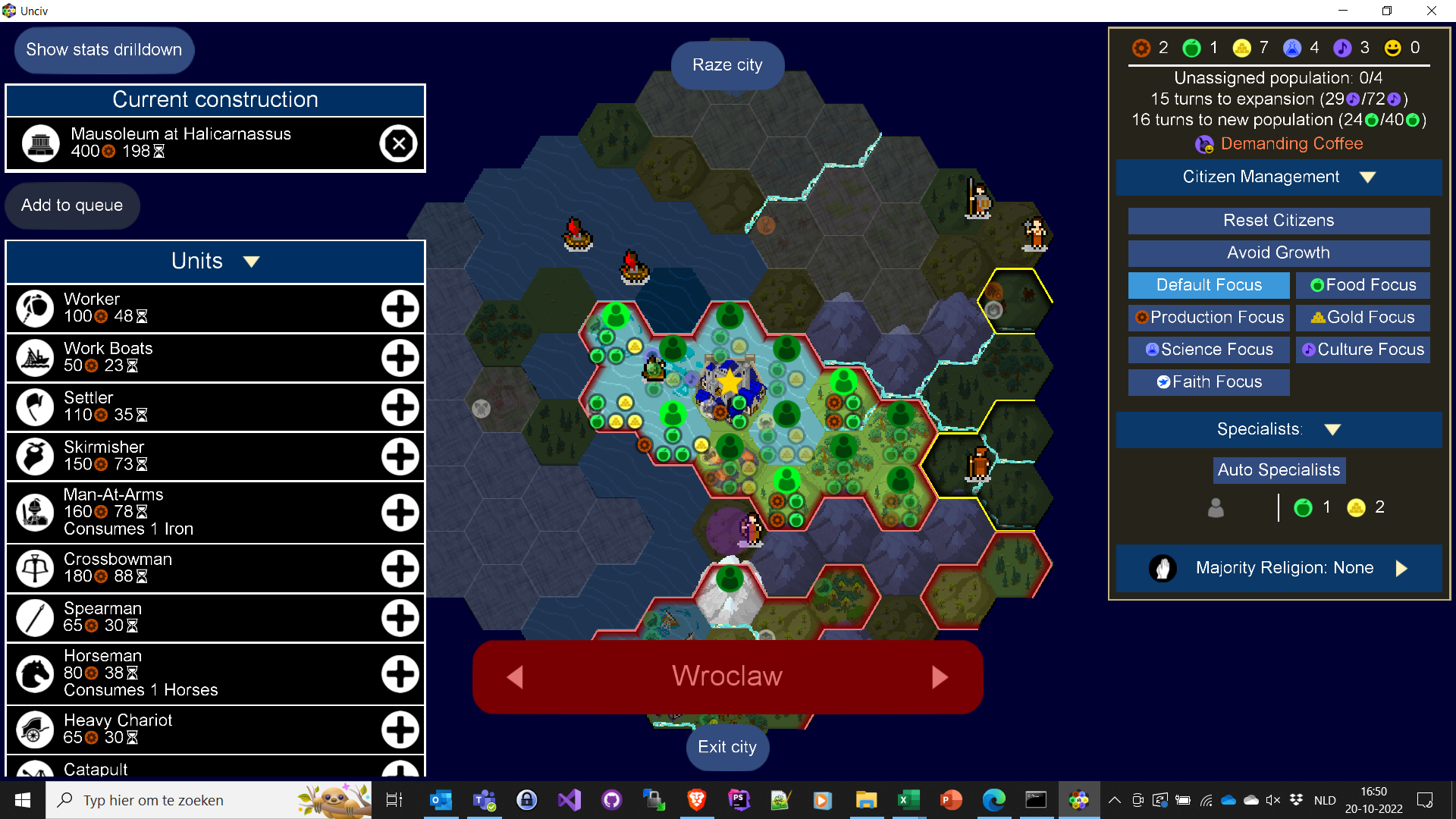1456x819 pixels.
Task: Collapse the Citizen Management panel
Action: point(1367,177)
